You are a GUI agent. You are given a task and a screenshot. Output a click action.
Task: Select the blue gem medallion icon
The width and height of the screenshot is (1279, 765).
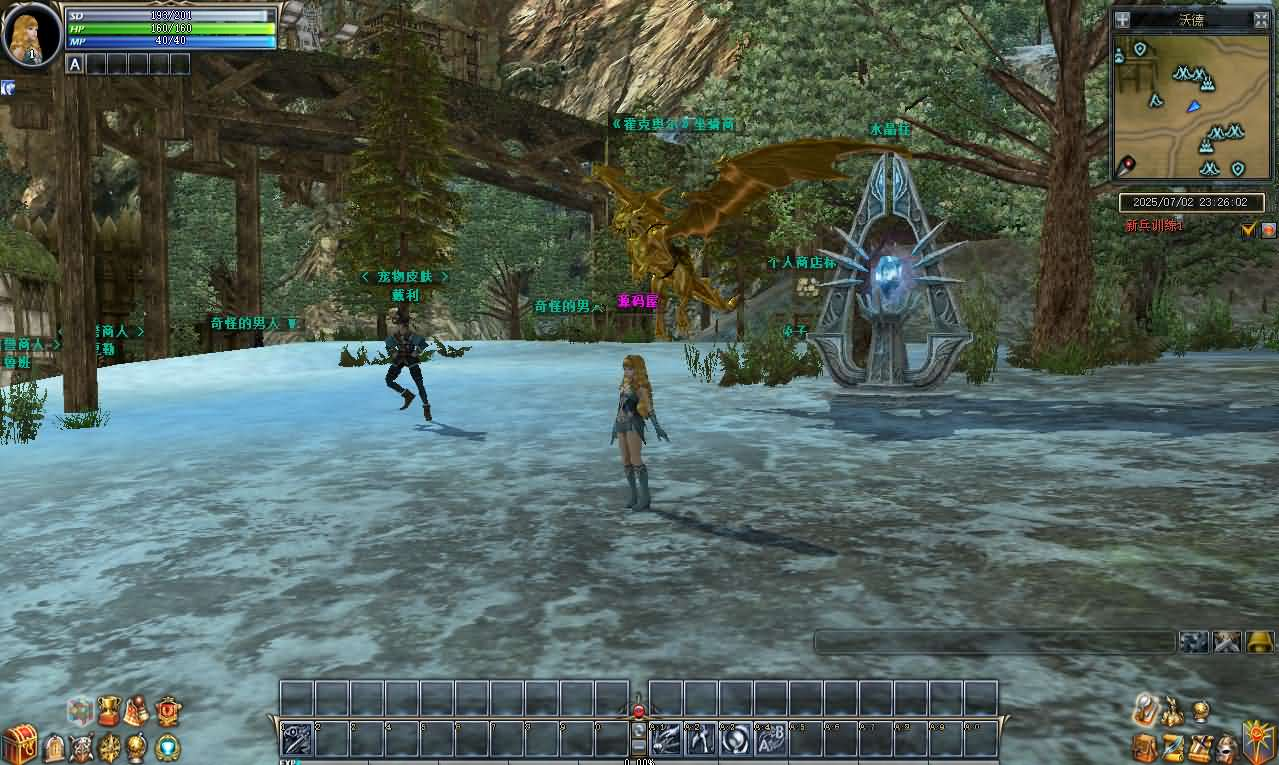169,746
